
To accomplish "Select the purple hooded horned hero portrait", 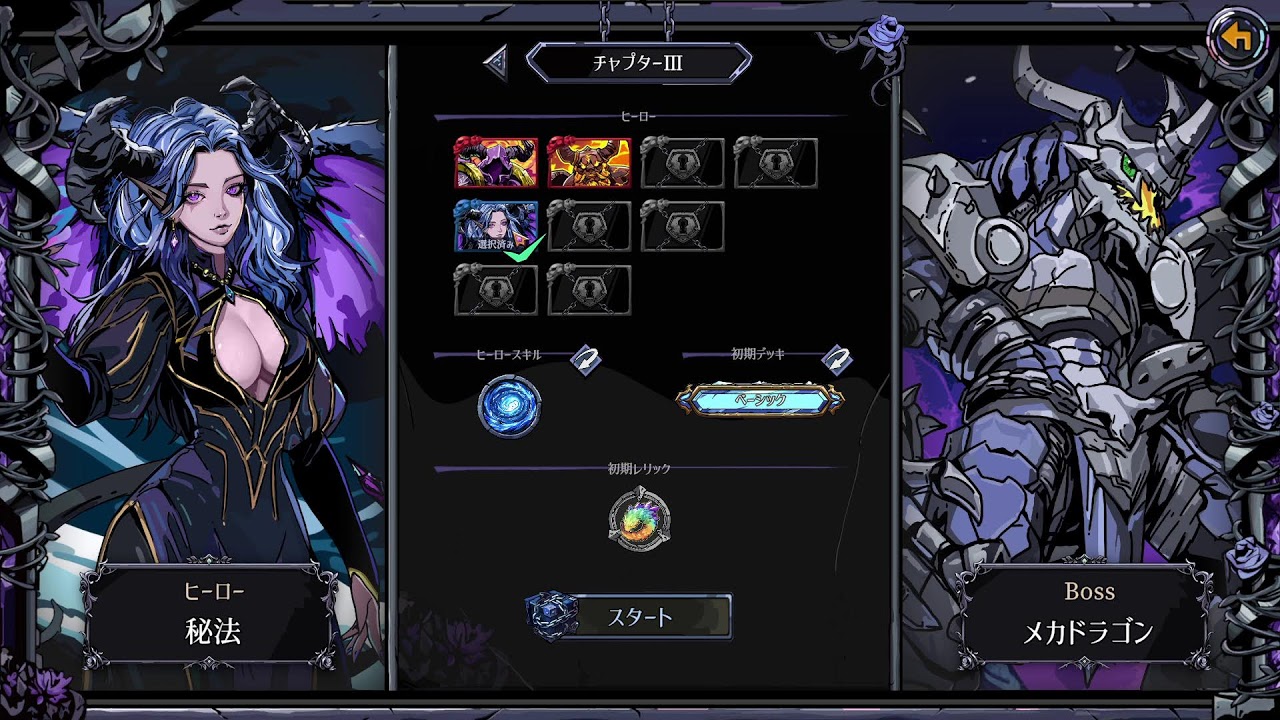I will click(x=496, y=163).
